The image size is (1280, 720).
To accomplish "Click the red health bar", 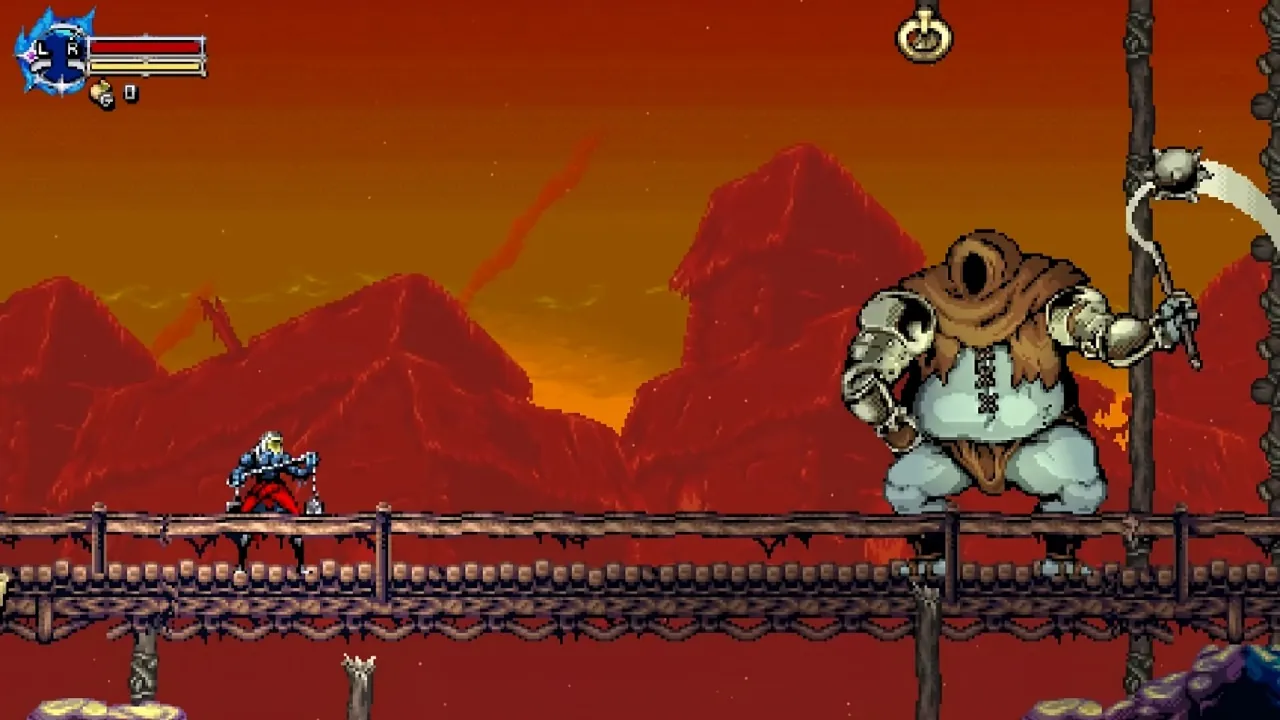I will (145, 46).
